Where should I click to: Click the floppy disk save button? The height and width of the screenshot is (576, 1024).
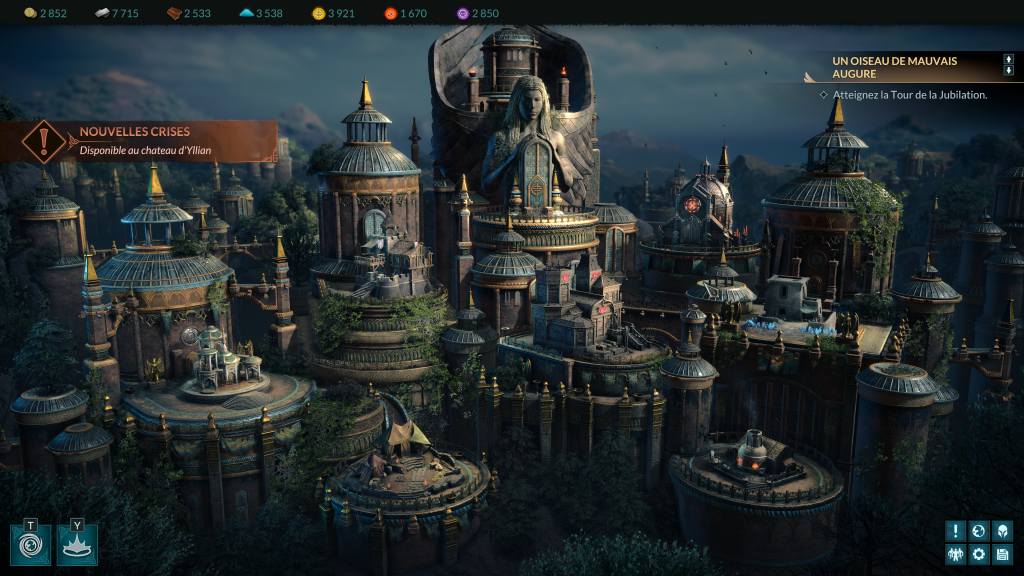[1002, 554]
